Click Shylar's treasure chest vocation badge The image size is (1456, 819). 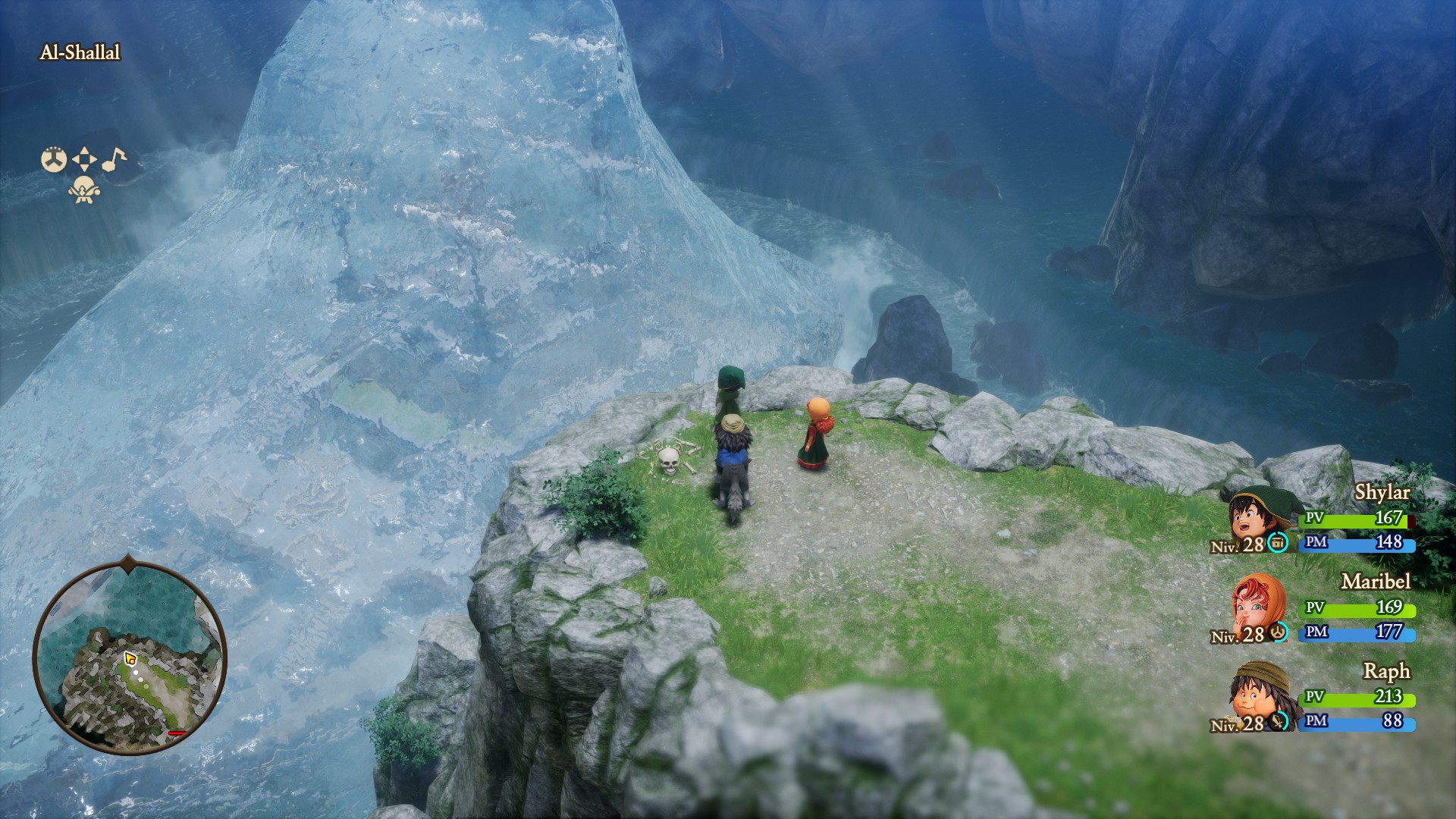(x=1278, y=543)
